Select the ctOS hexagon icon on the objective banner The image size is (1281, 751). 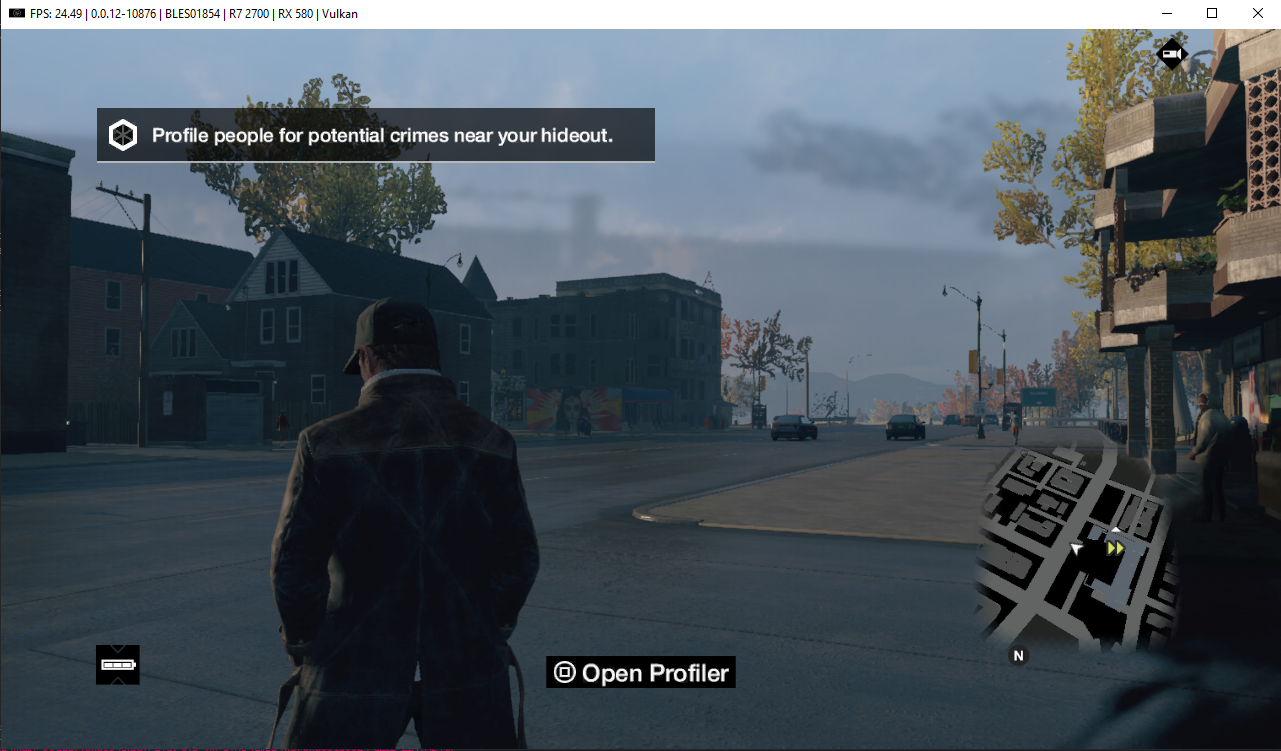123,134
